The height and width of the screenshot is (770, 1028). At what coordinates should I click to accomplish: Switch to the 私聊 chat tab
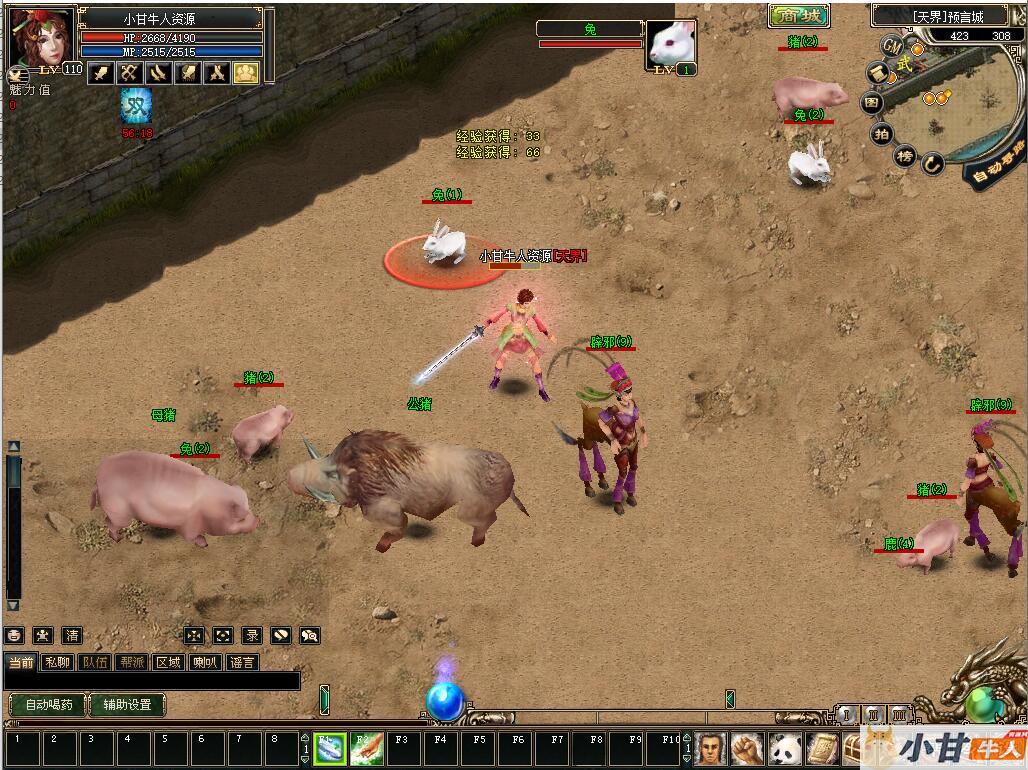pos(58,662)
